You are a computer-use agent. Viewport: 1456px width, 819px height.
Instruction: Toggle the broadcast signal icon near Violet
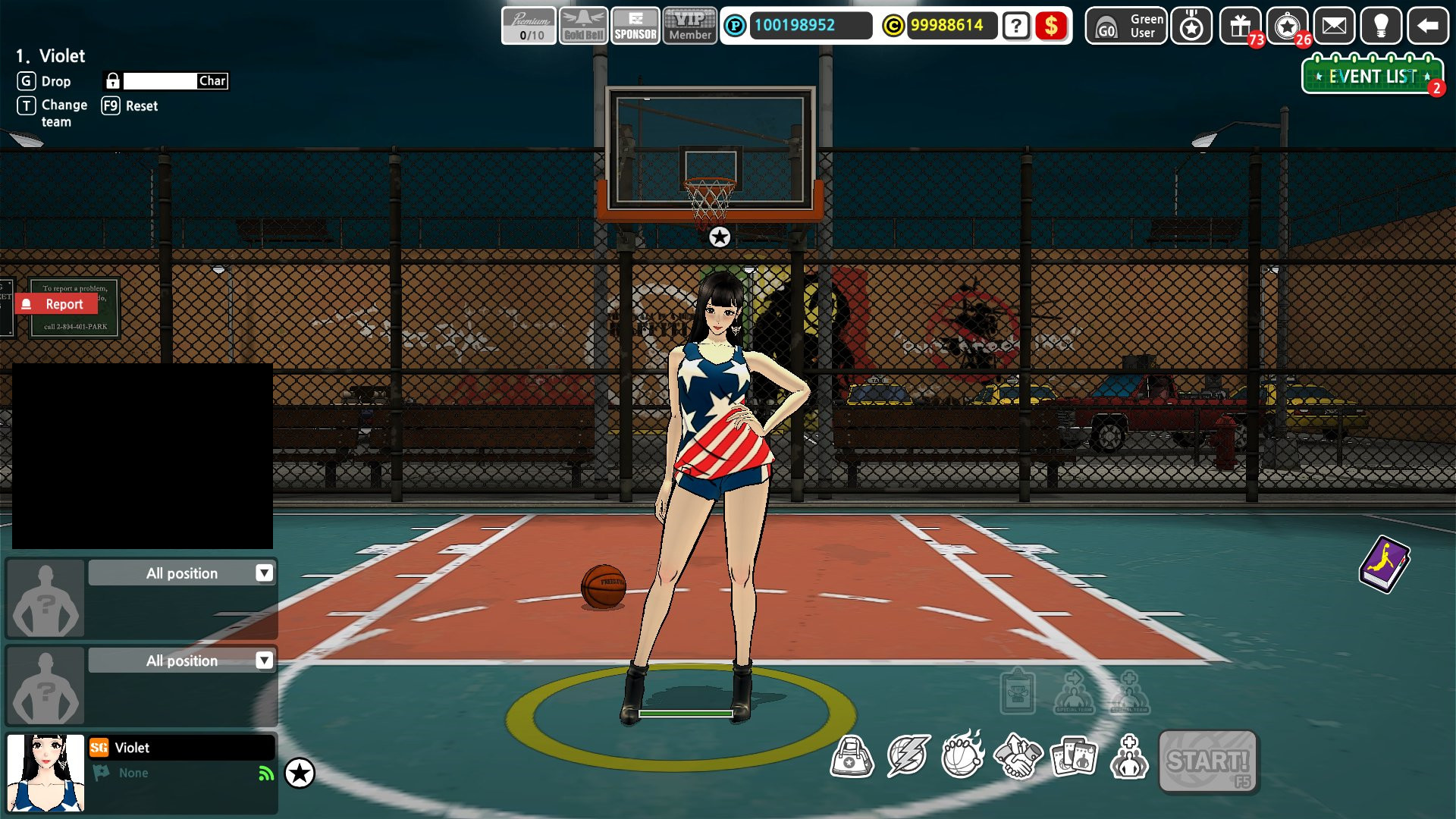click(264, 773)
